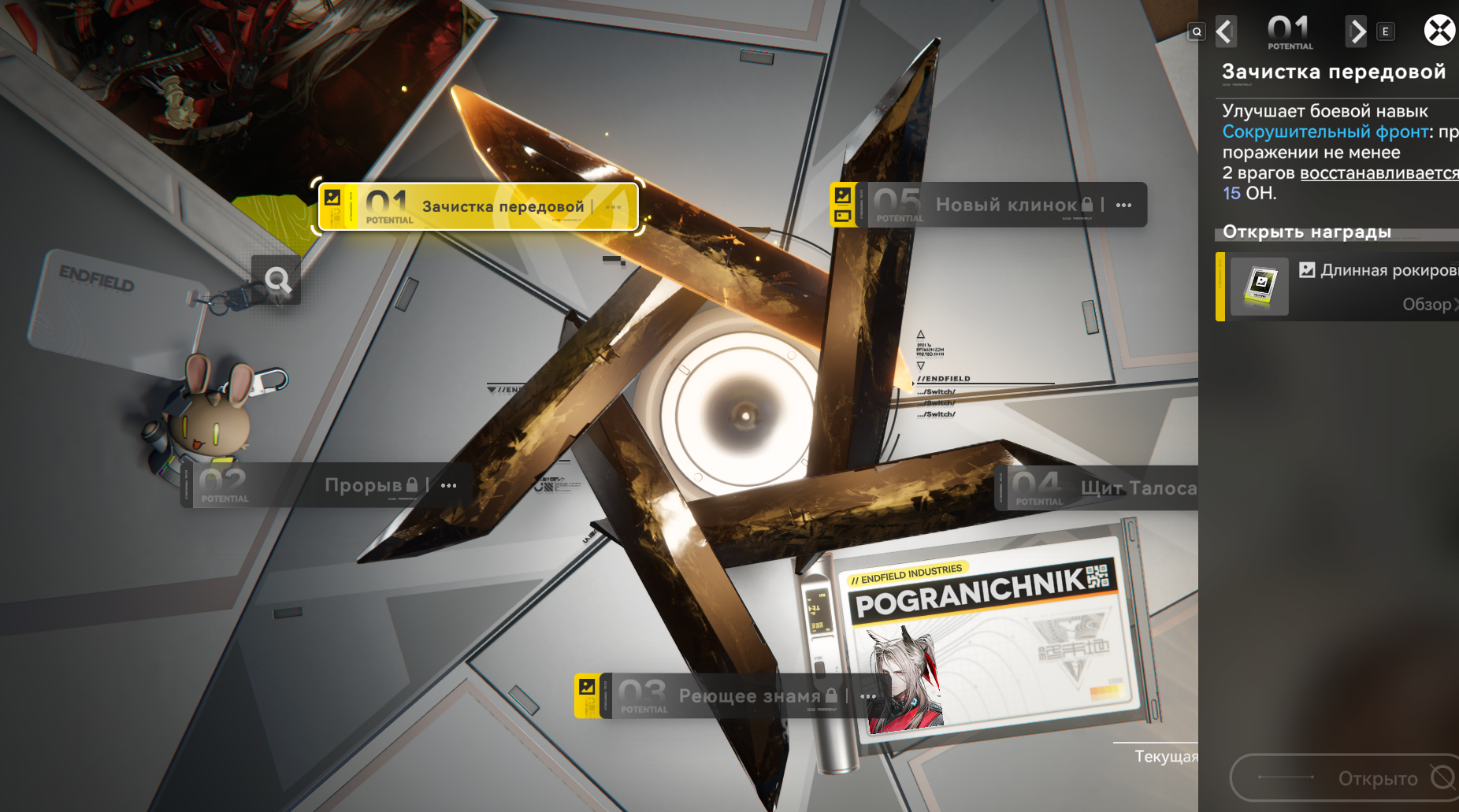
Task: Select the Длинная рокировка reward item icon
Action: click(1260, 287)
